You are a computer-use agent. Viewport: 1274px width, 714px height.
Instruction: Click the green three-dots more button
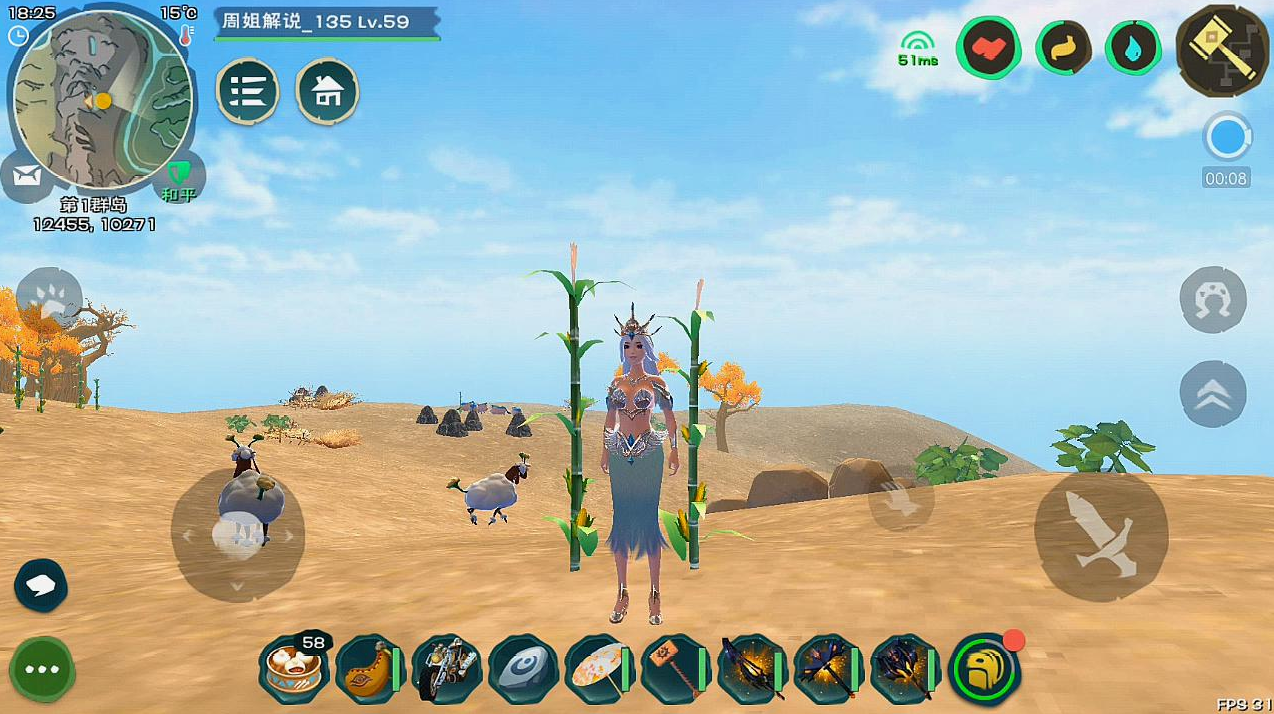(42, 668)
